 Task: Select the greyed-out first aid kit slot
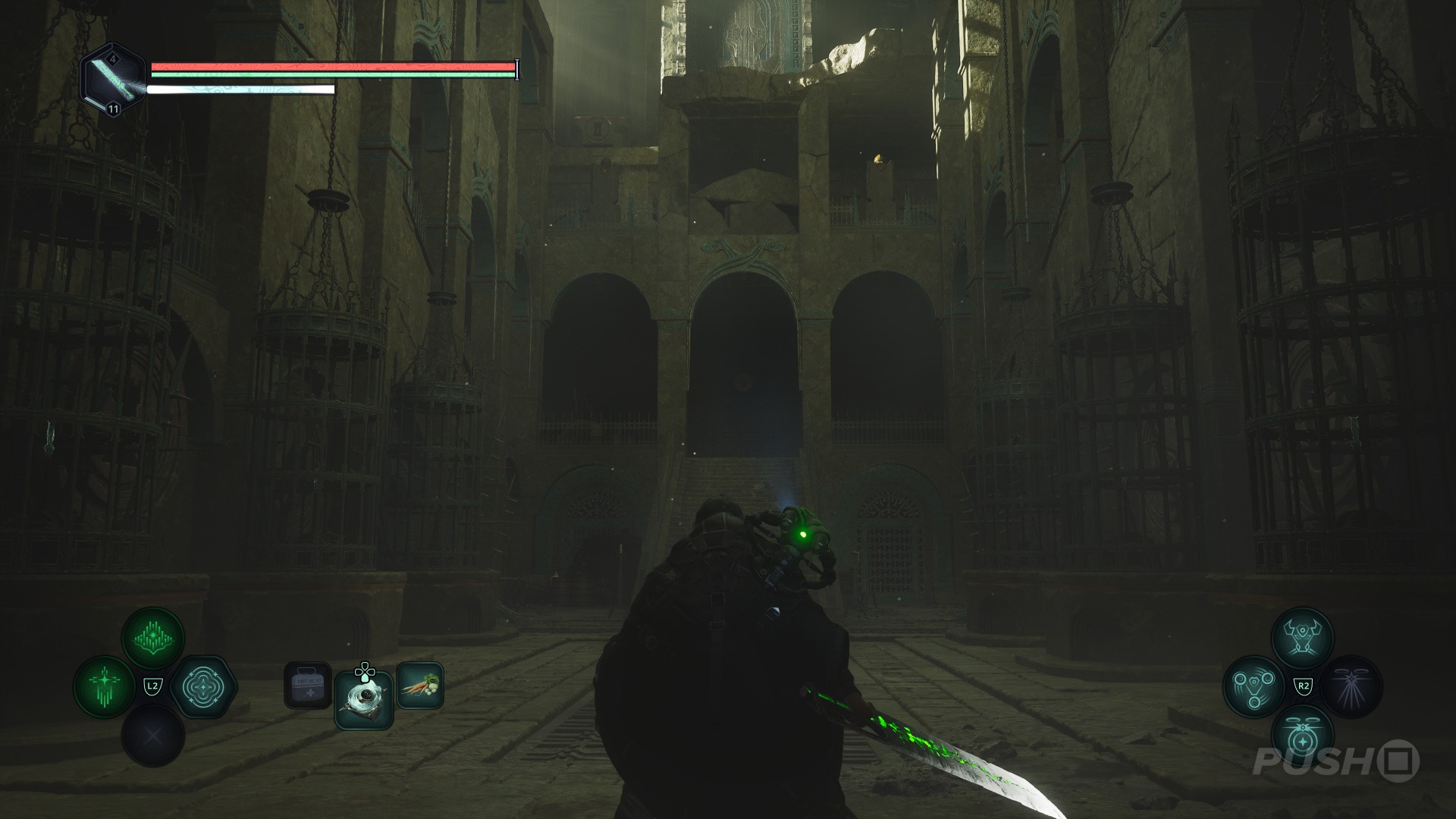click(308, 686)
